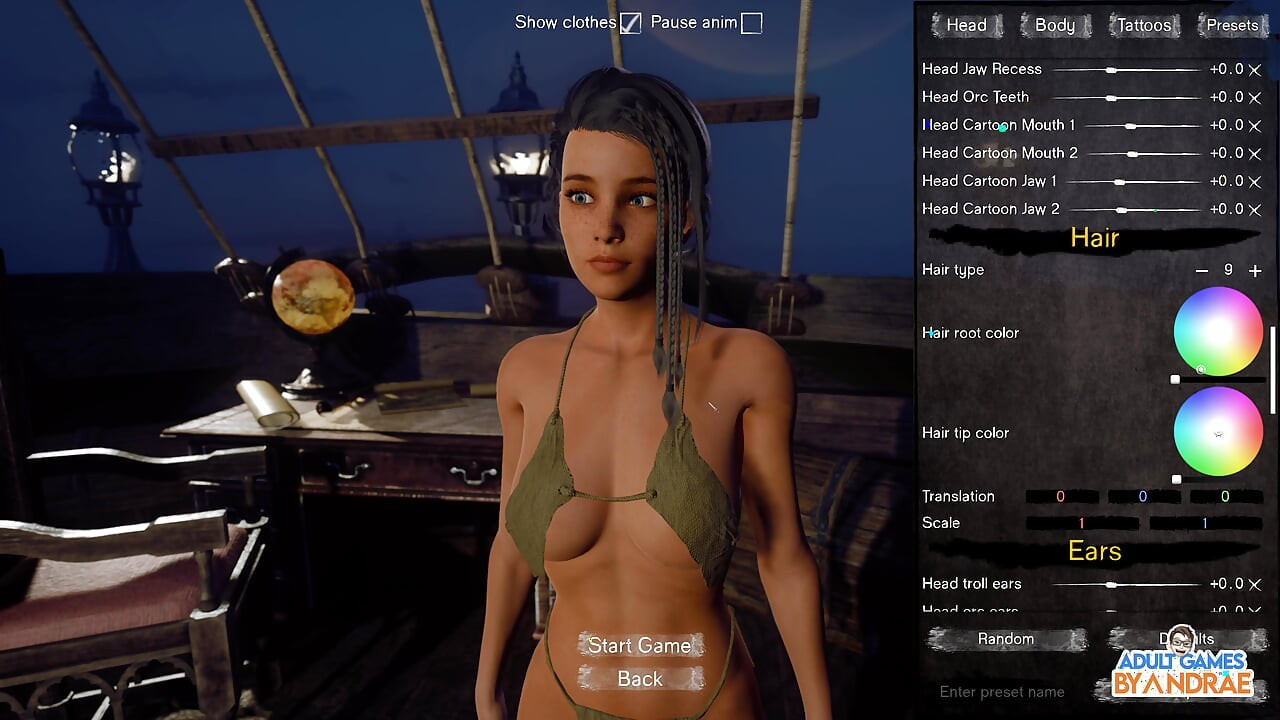Click the minus icon to decrease Hair type
This screenshot has height=720, width=1280.
click(1201, 270)
